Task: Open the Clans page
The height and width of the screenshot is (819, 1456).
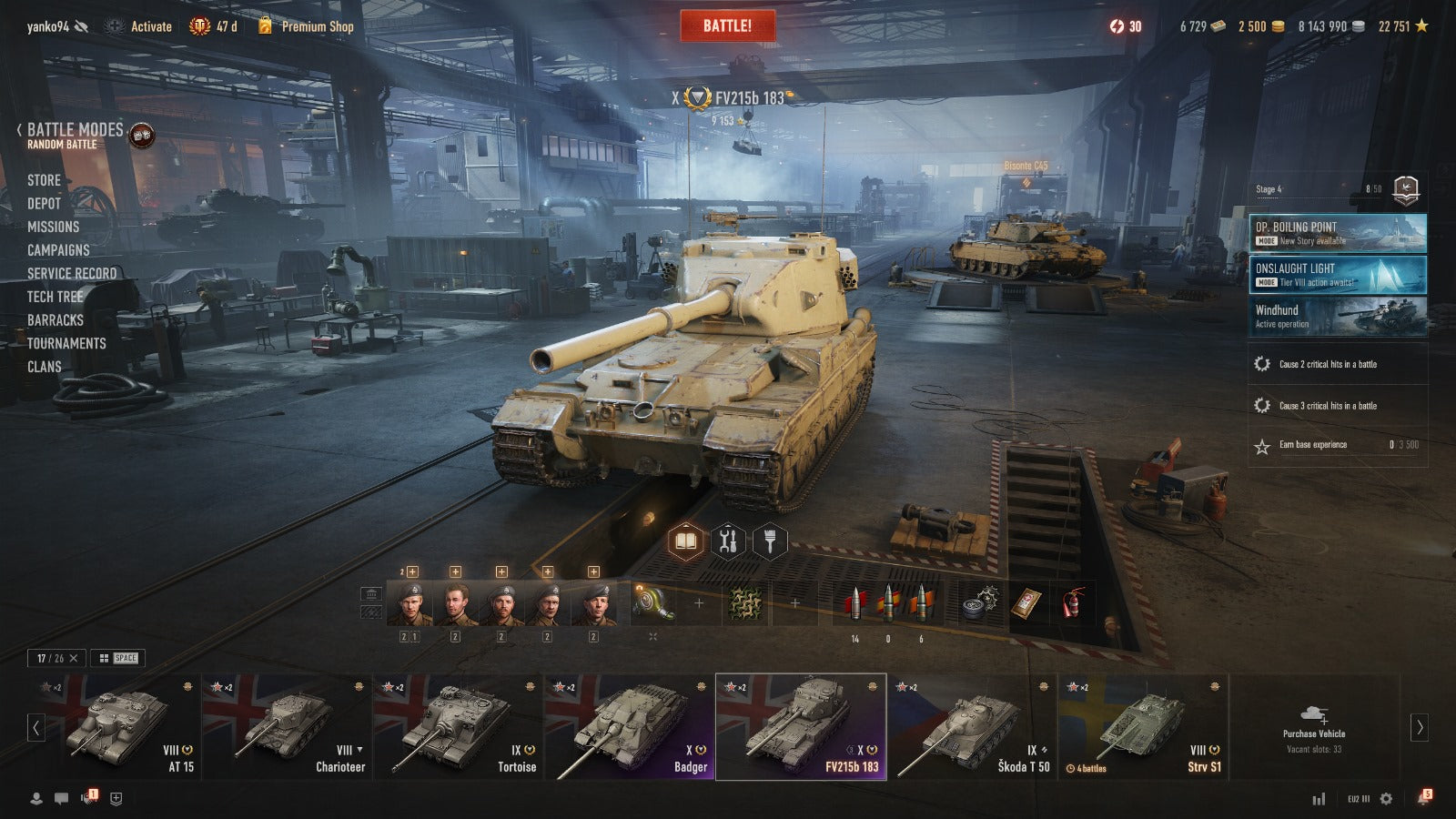Action: tap(44, 367)
